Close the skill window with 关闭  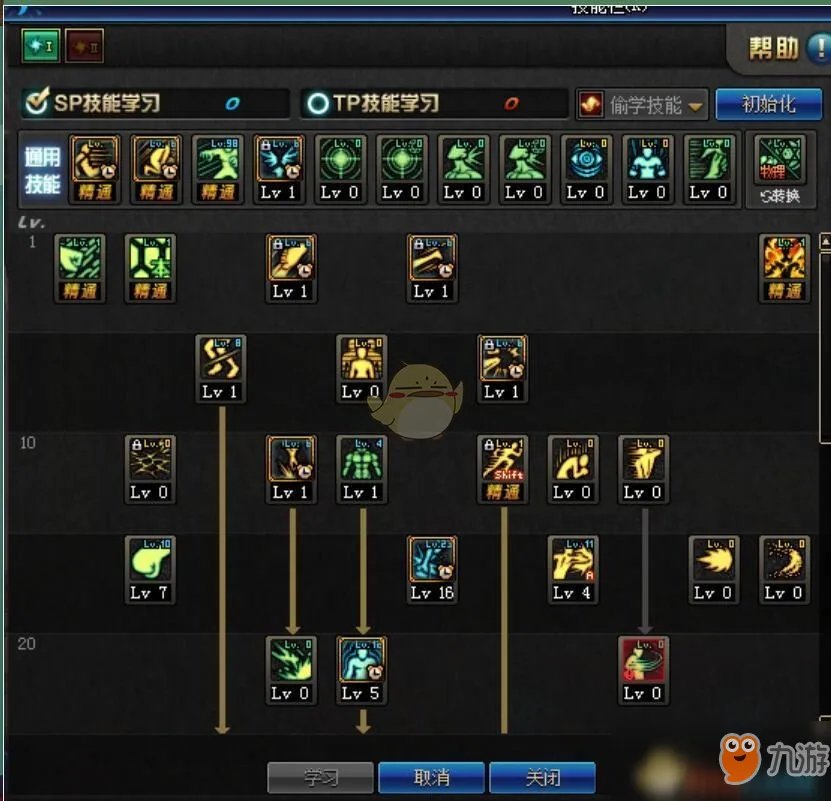[x=541, y=777]
